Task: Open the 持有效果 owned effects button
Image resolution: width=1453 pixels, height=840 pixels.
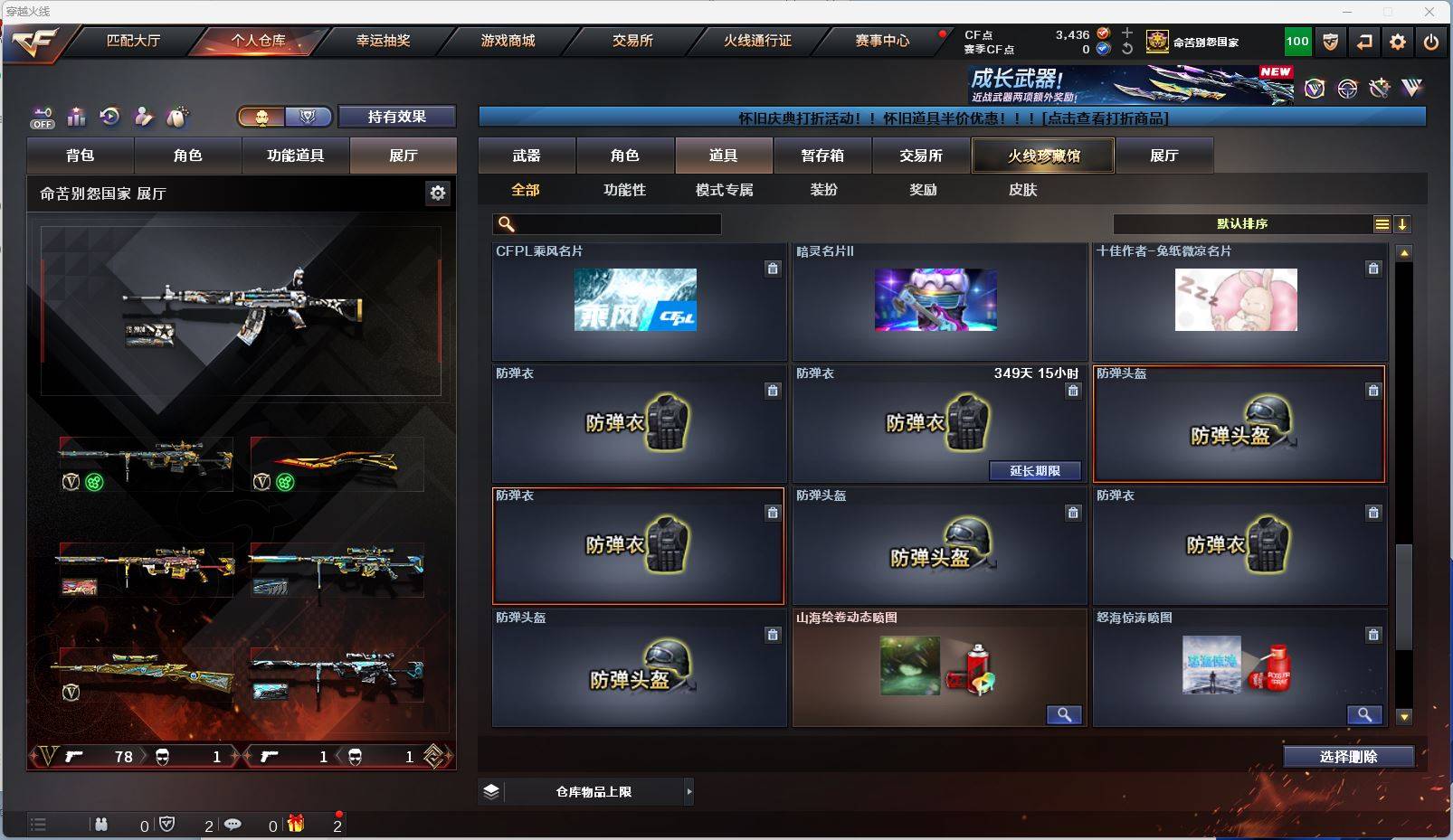Action: point(397,117)
